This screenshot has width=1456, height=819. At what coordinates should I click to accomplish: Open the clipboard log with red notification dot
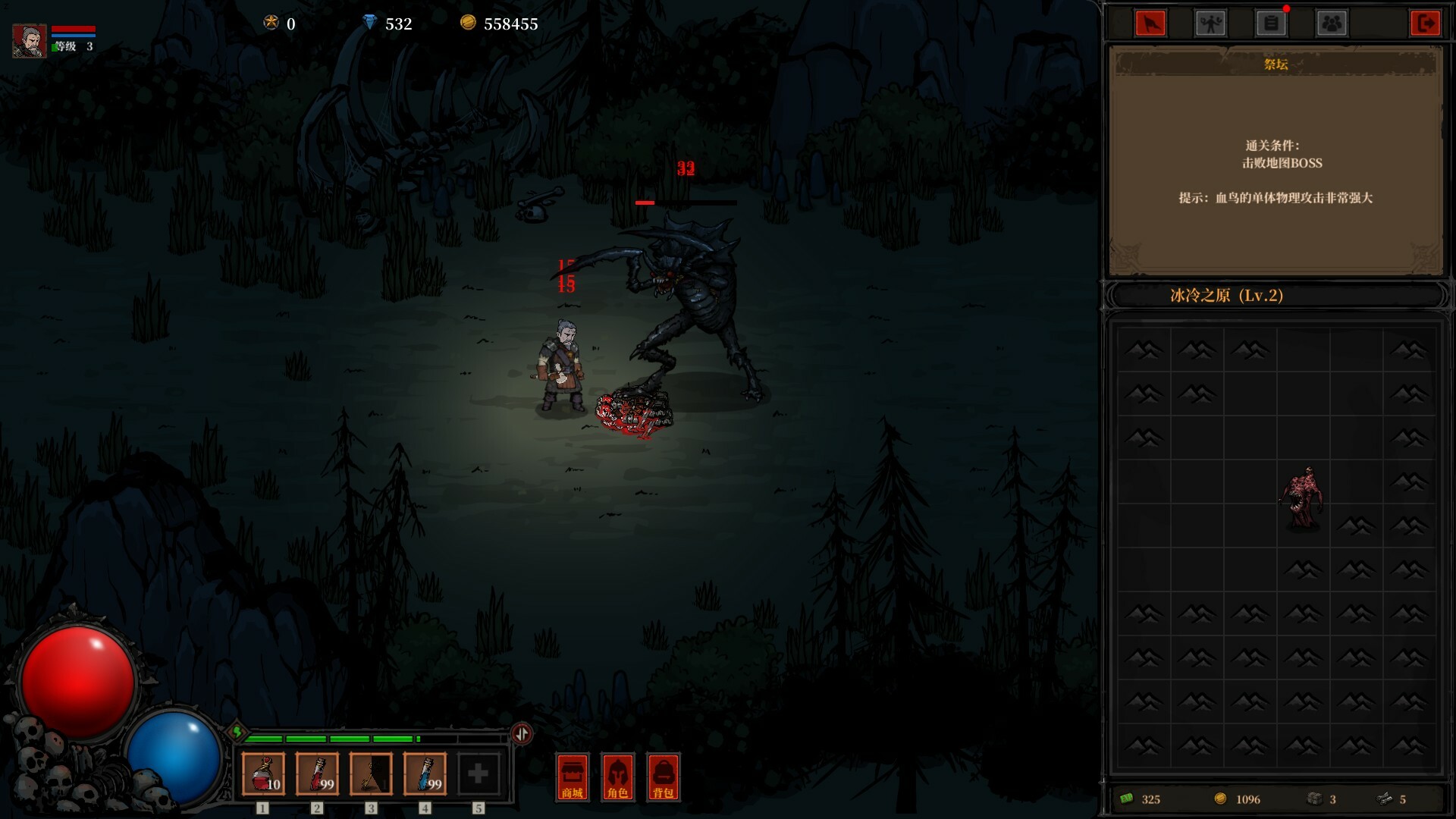[1272, 23]
